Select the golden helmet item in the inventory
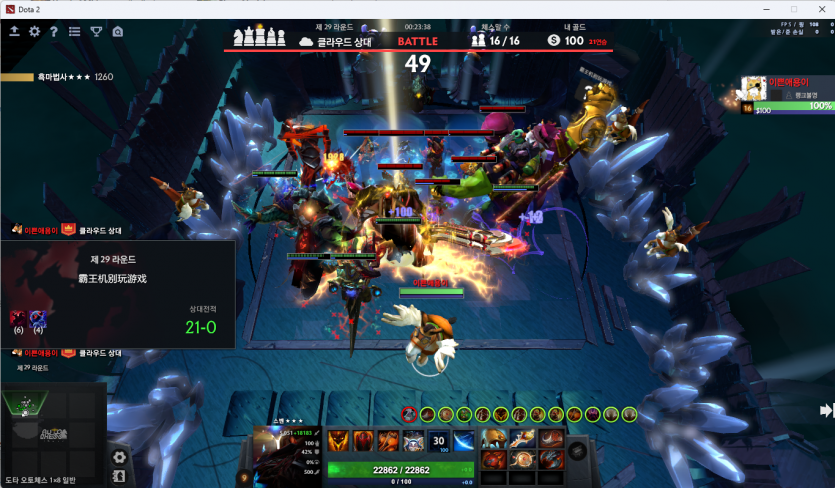The width and height of the screenshot is (835, 488). click(x=494, y=438)
